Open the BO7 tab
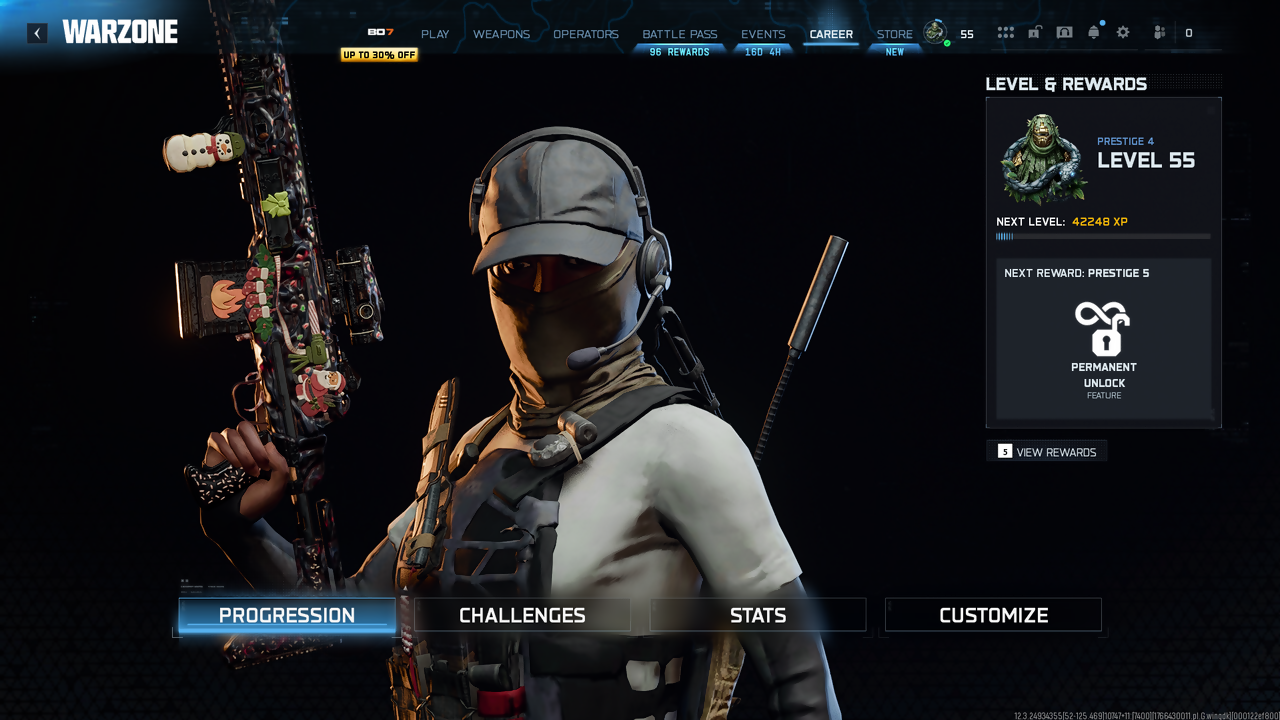This screenshot has width=1280, height=720. click(380, 33)
